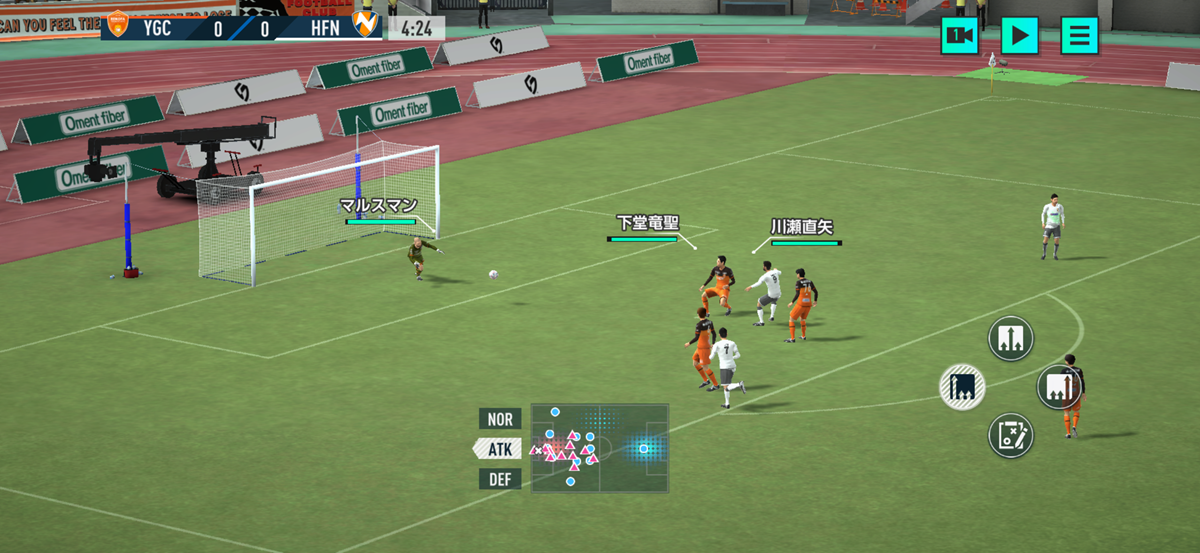Activate the center attack arrows tactic icon
The height and width of the screenshot is (553, 1200).
click(1011, 338)
